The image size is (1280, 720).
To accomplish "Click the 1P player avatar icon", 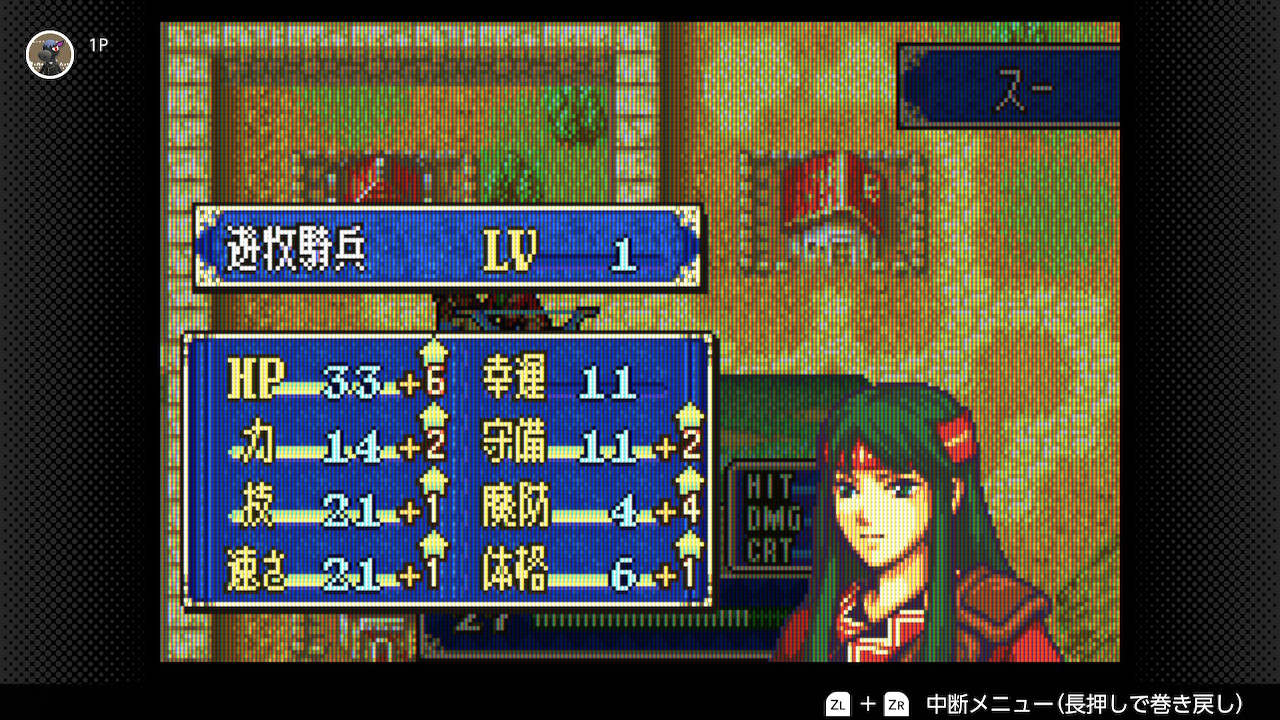I will (50, 54).
